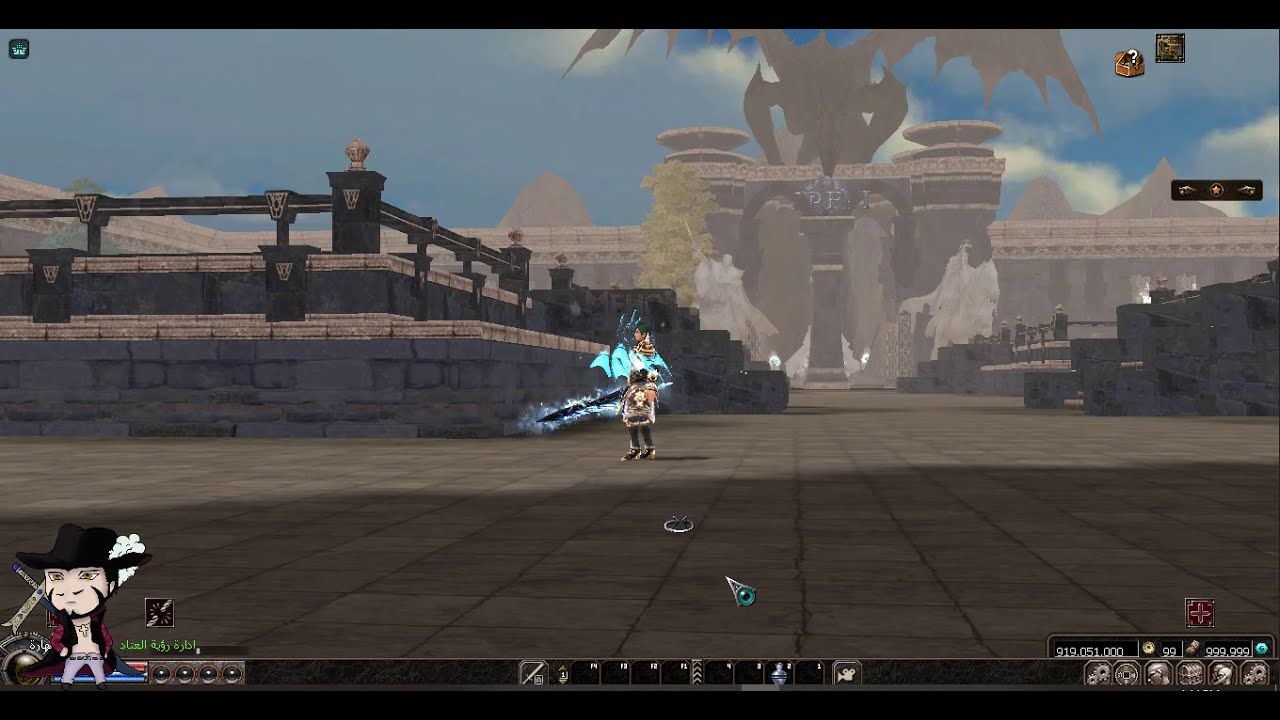Viewport: 1280px width, 720px height.
Task: Select the rope skill icon
Action: click(x=160, y=612)
